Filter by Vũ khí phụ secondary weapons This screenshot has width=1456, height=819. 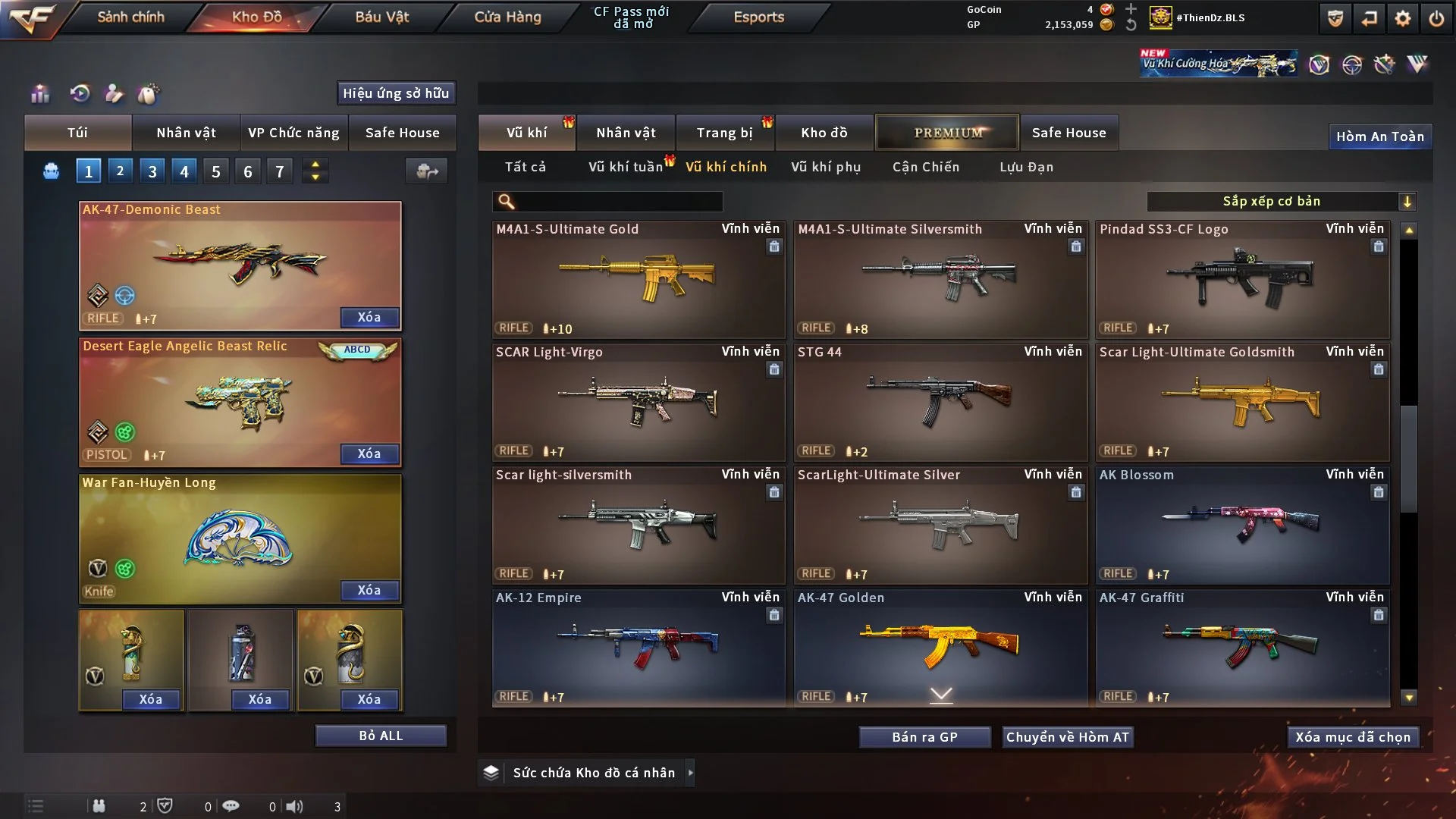pyautogui.click(x=826, y=167)
